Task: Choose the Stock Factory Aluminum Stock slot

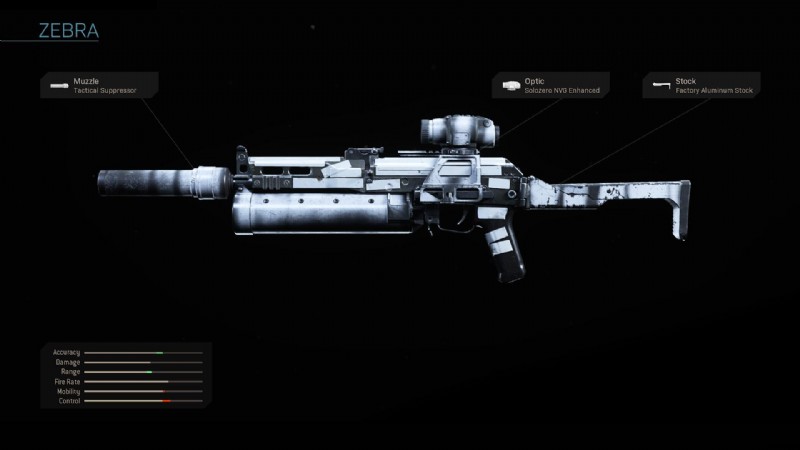Action: click(x=700, y=85)
